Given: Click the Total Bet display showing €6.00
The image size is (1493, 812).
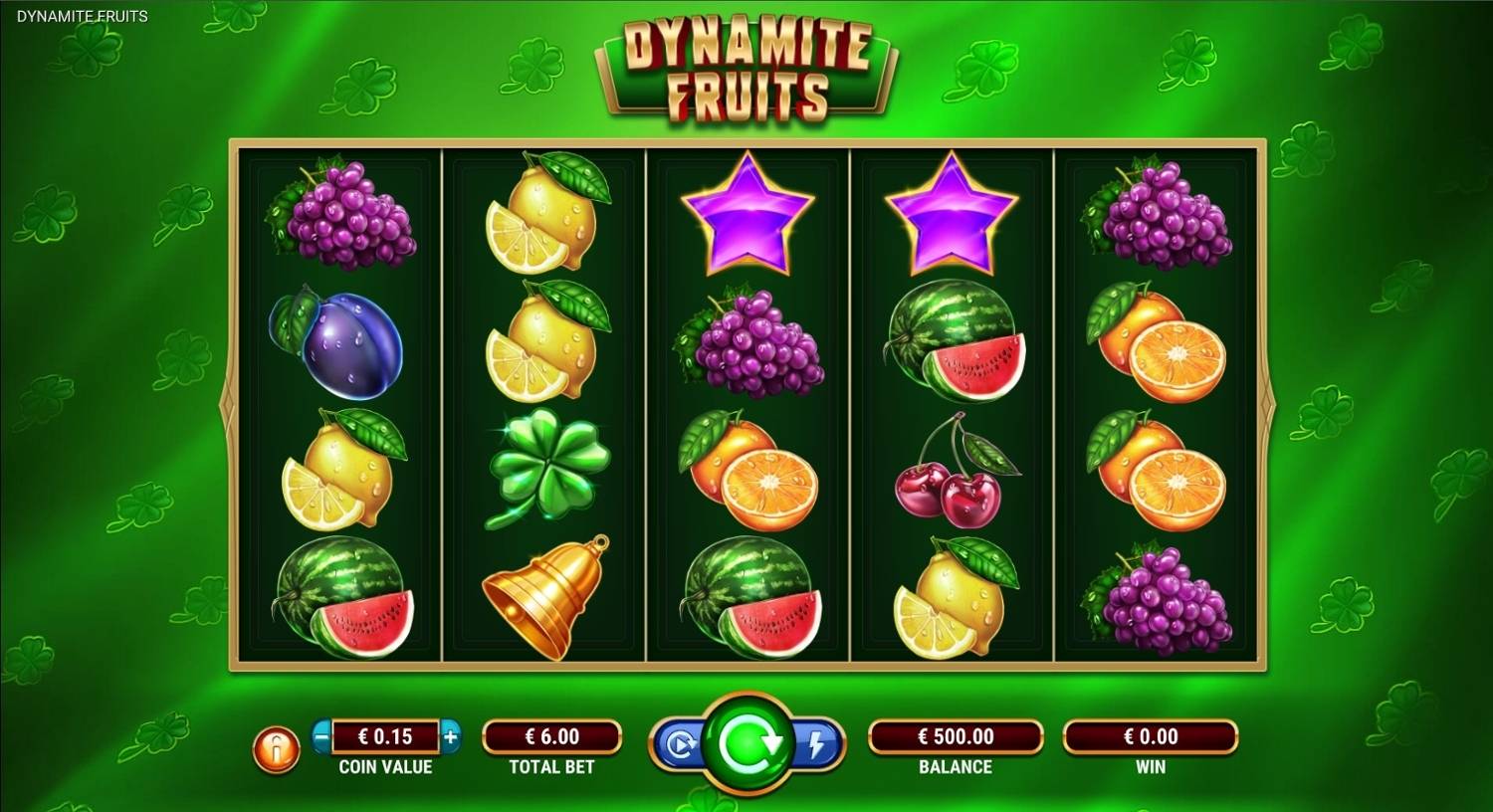Looking at the screenshot, I should coord(552,737).
